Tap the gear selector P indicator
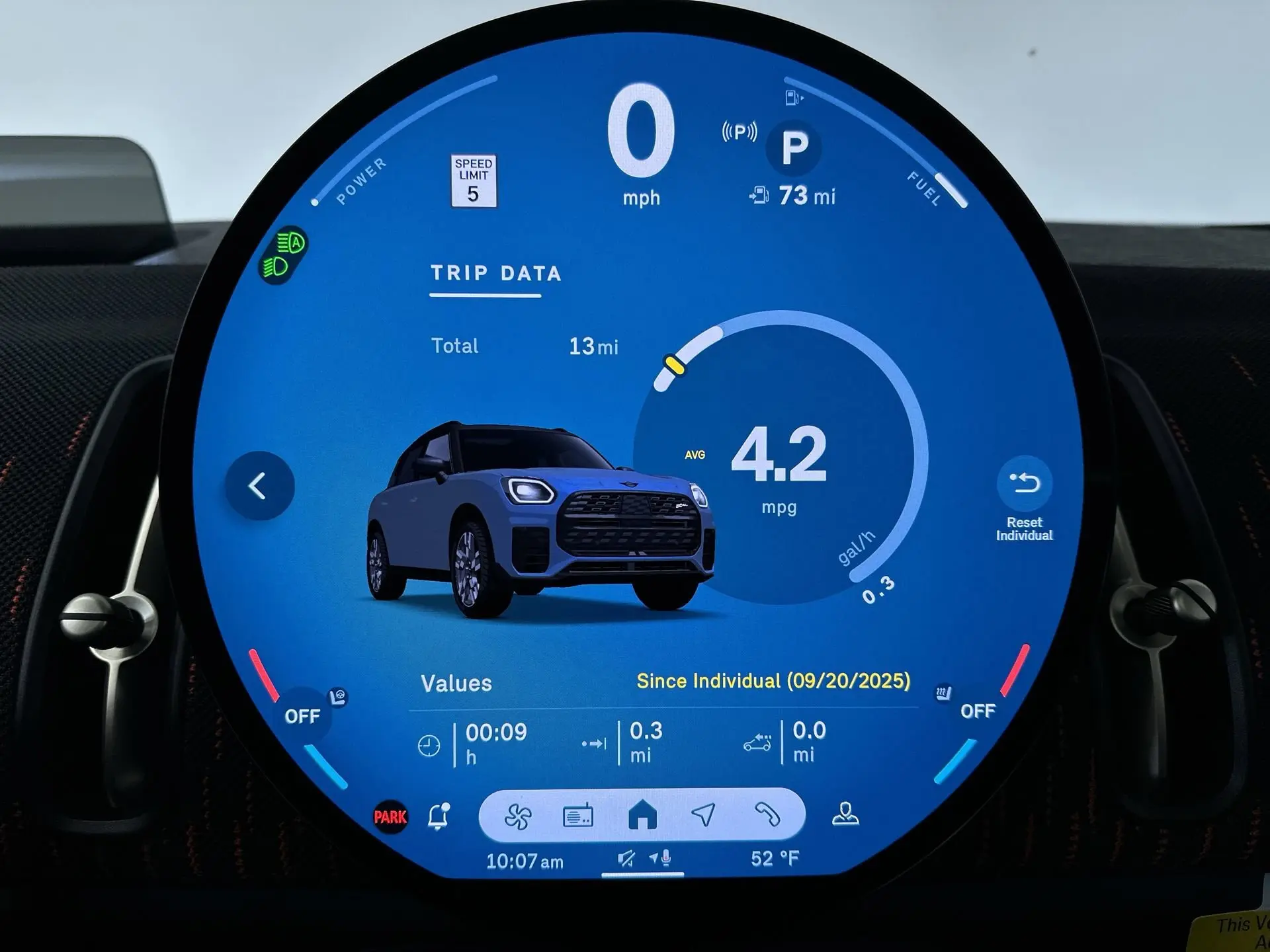 pyautogui.click(x=794, y=147)
